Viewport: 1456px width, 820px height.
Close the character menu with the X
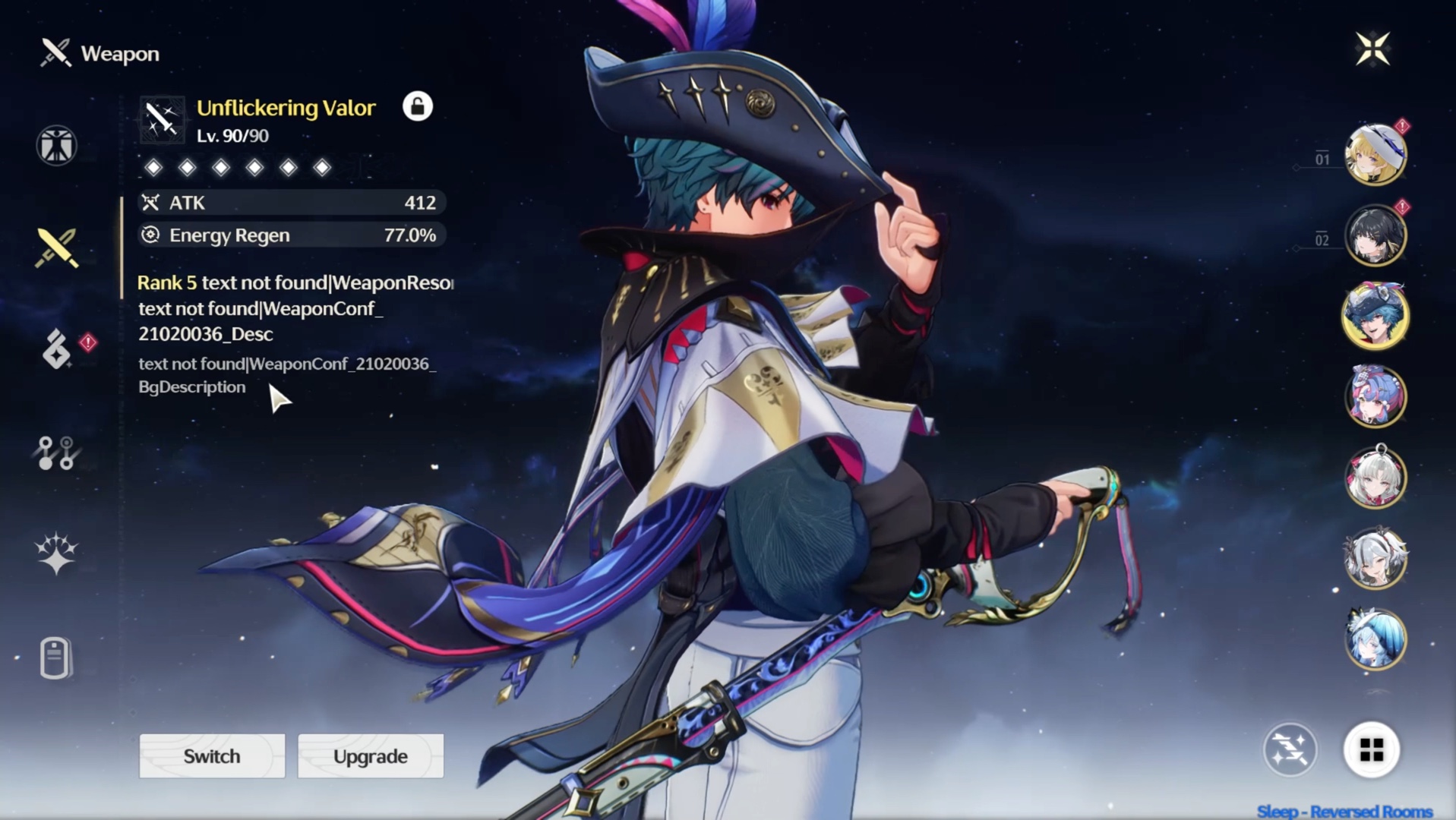(1372, 49)
